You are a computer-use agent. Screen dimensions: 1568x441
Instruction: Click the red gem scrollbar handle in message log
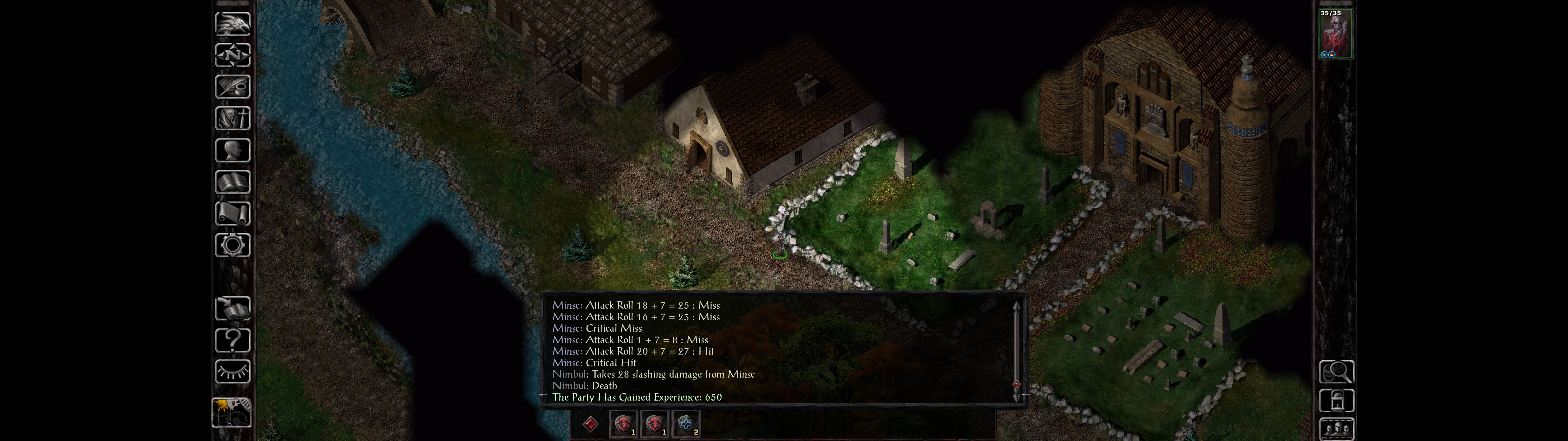coord(1016,384)
